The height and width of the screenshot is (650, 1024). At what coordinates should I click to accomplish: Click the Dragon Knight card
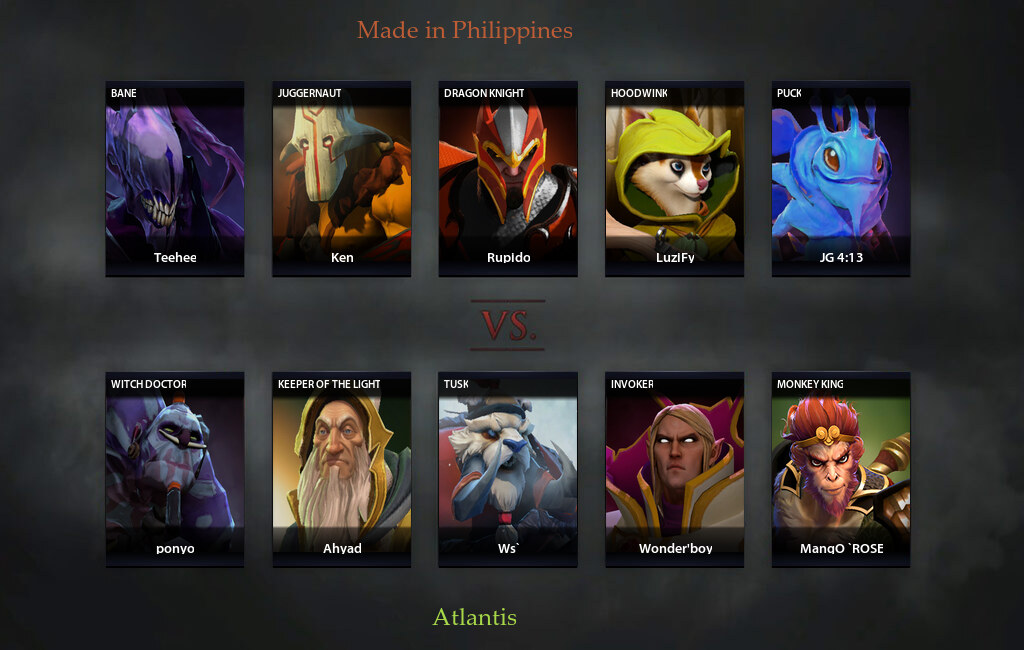pos(508,178)
